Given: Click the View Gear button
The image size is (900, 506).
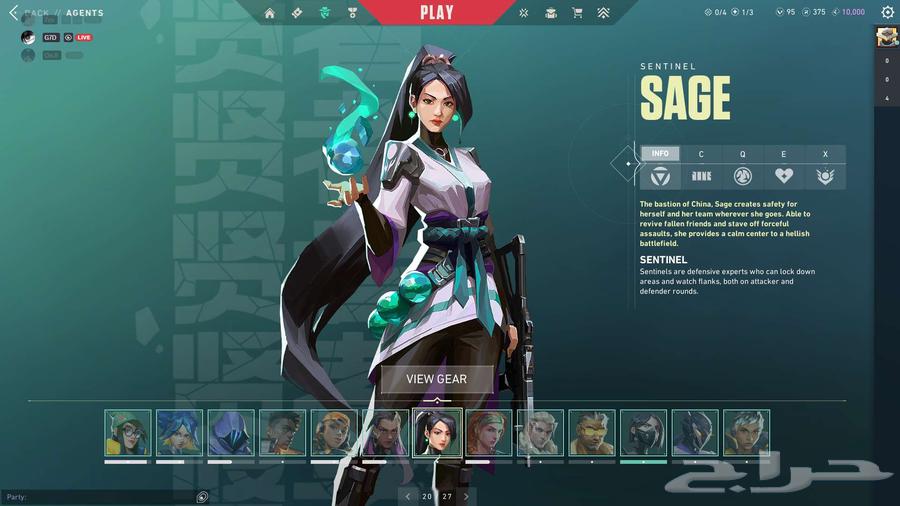Looking at the screenshot, I should (436, 380).
